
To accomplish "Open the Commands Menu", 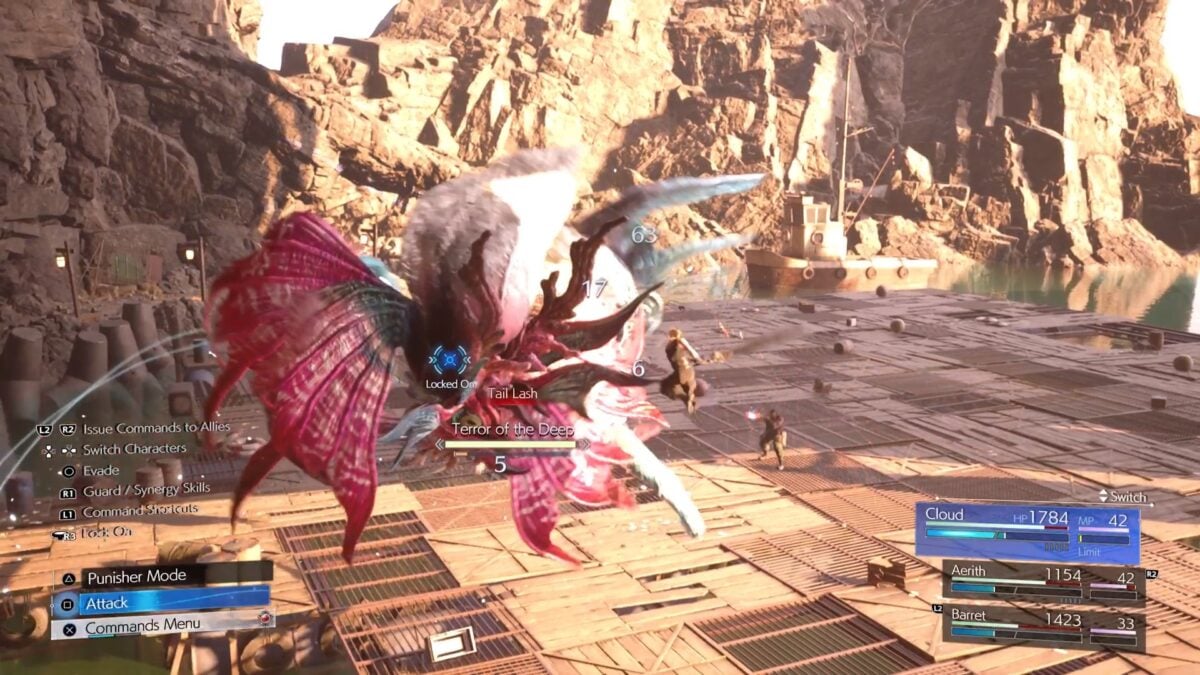I will coord(160,627).
